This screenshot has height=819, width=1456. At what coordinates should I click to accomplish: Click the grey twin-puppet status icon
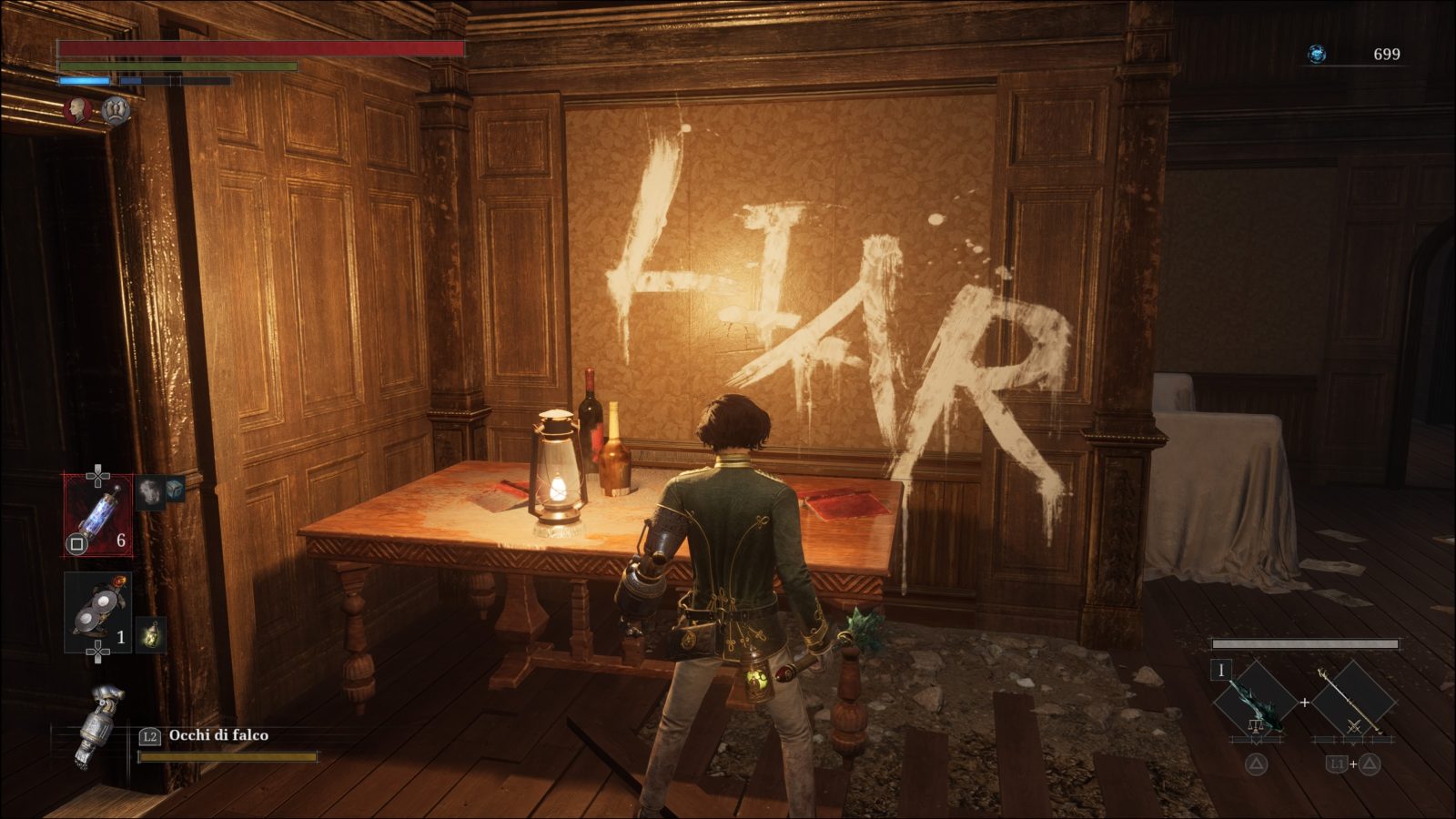click(x=115, y=110)
